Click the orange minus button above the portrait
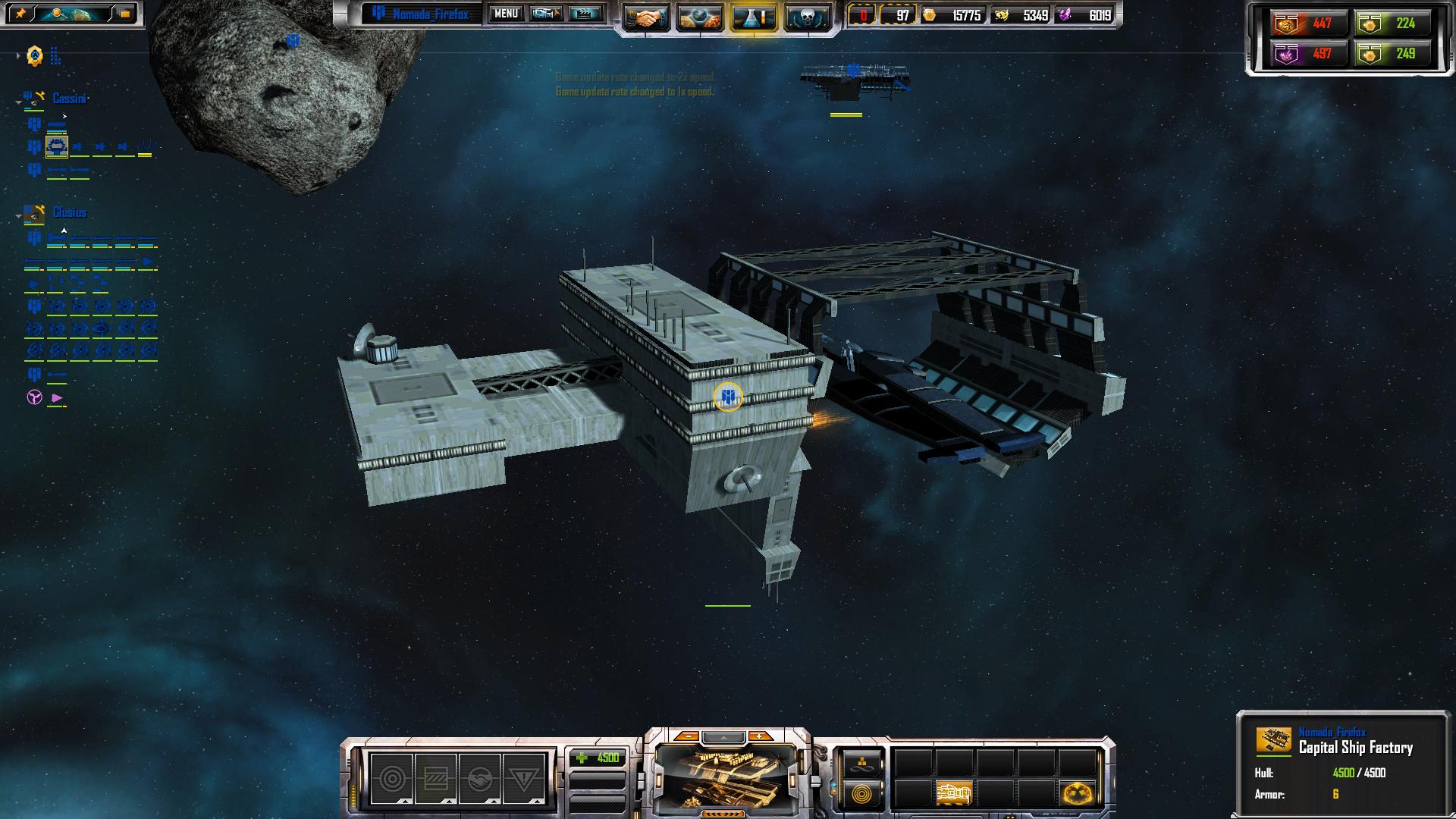The height and width of the screenshot is (819, 1456). (x=686, y=736)
